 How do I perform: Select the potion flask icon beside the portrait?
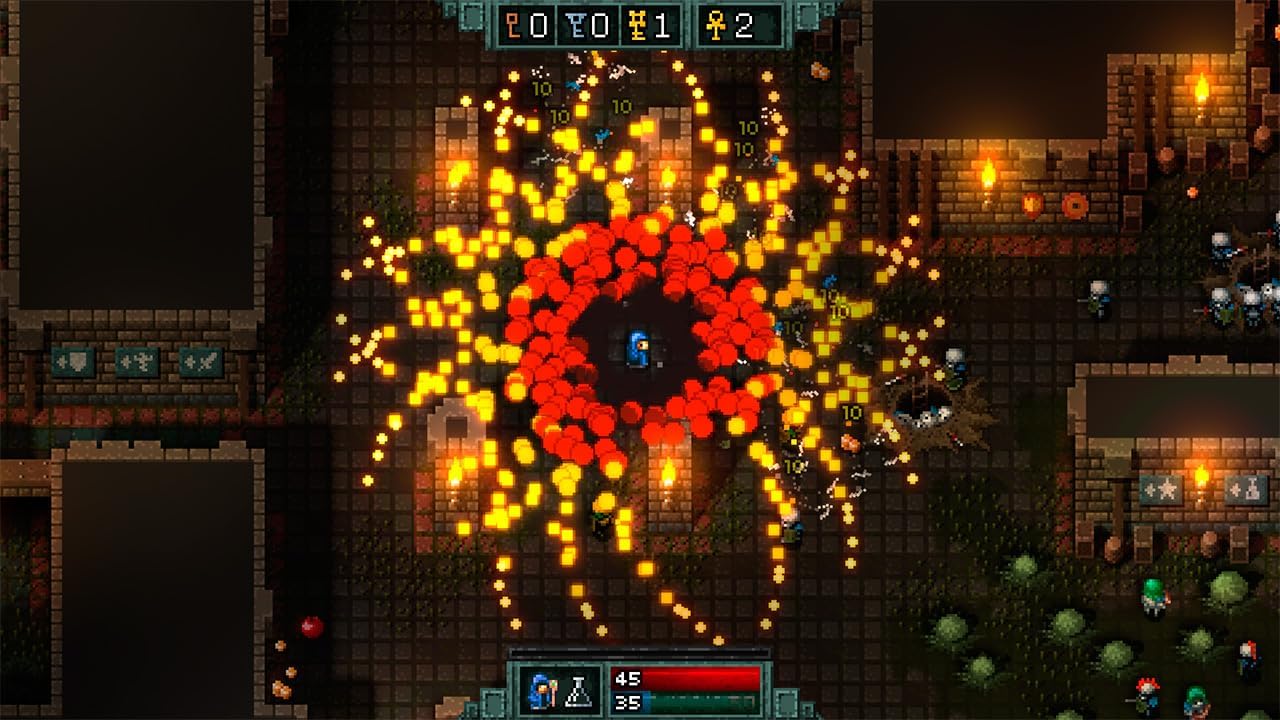579,692
